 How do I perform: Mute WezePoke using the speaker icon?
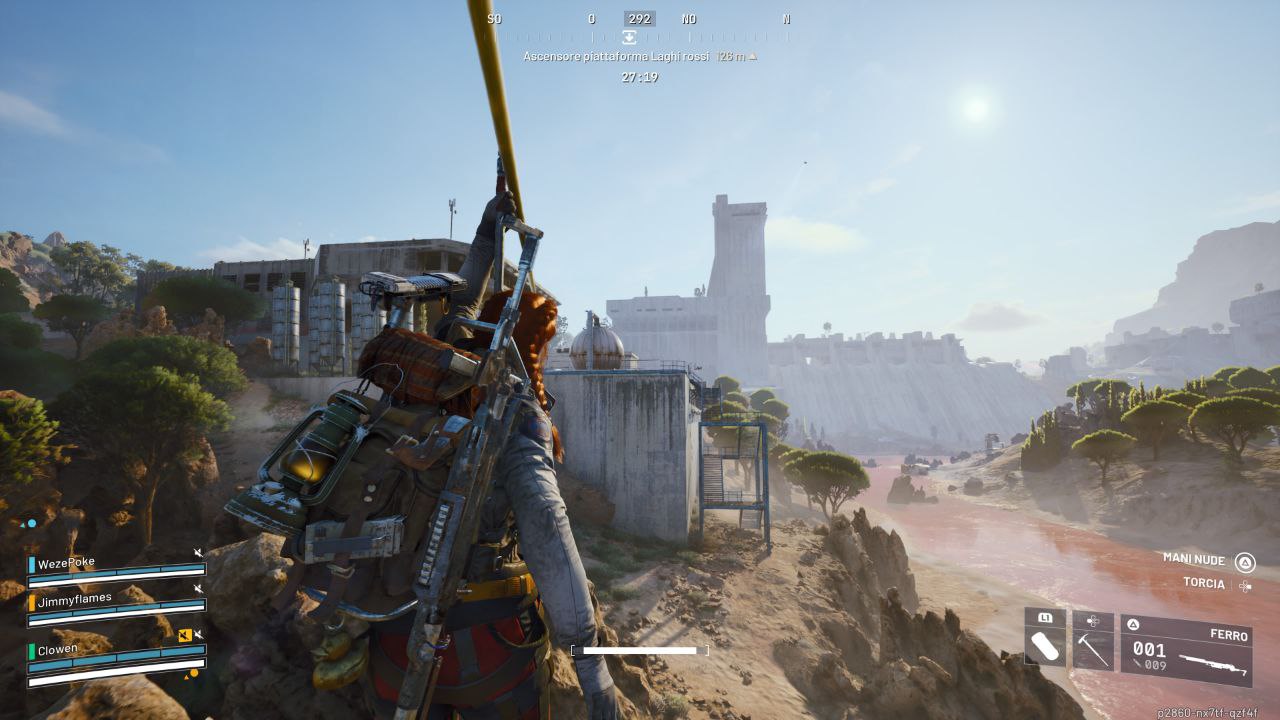tap(198, 553)
